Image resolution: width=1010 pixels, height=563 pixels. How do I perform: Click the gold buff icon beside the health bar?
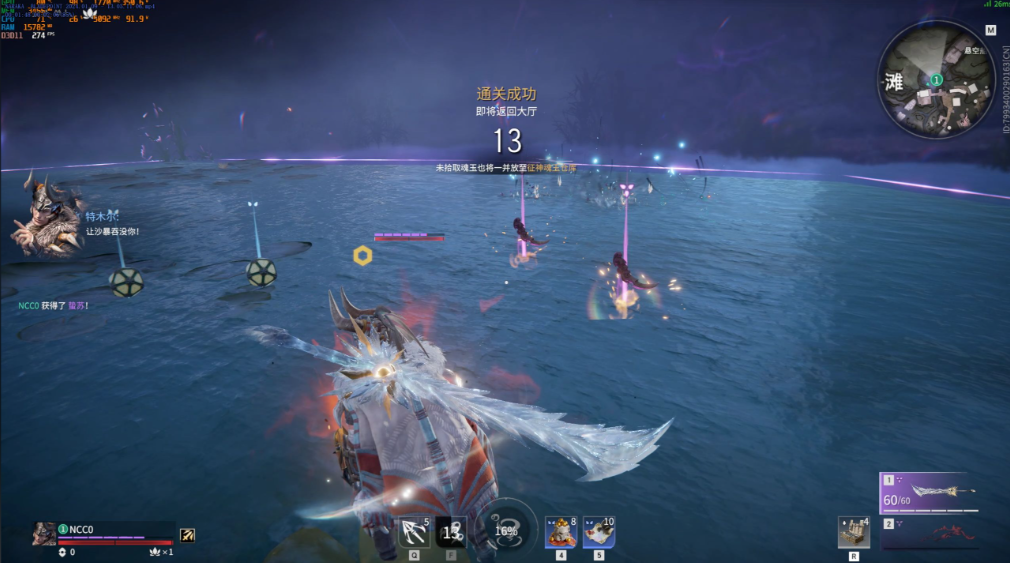[x=187, y=535]
